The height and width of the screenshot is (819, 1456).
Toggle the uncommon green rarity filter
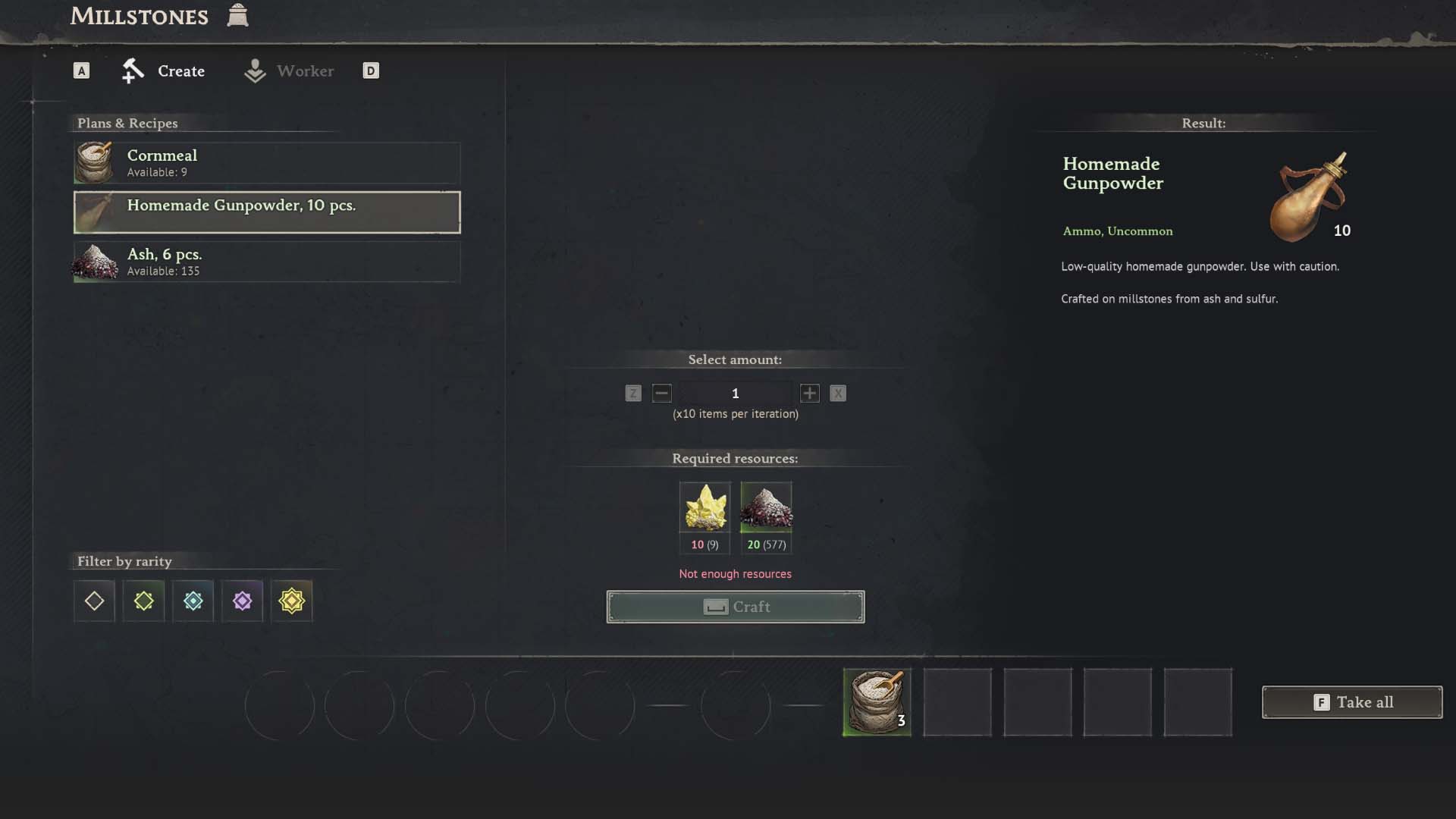point(143,601)
